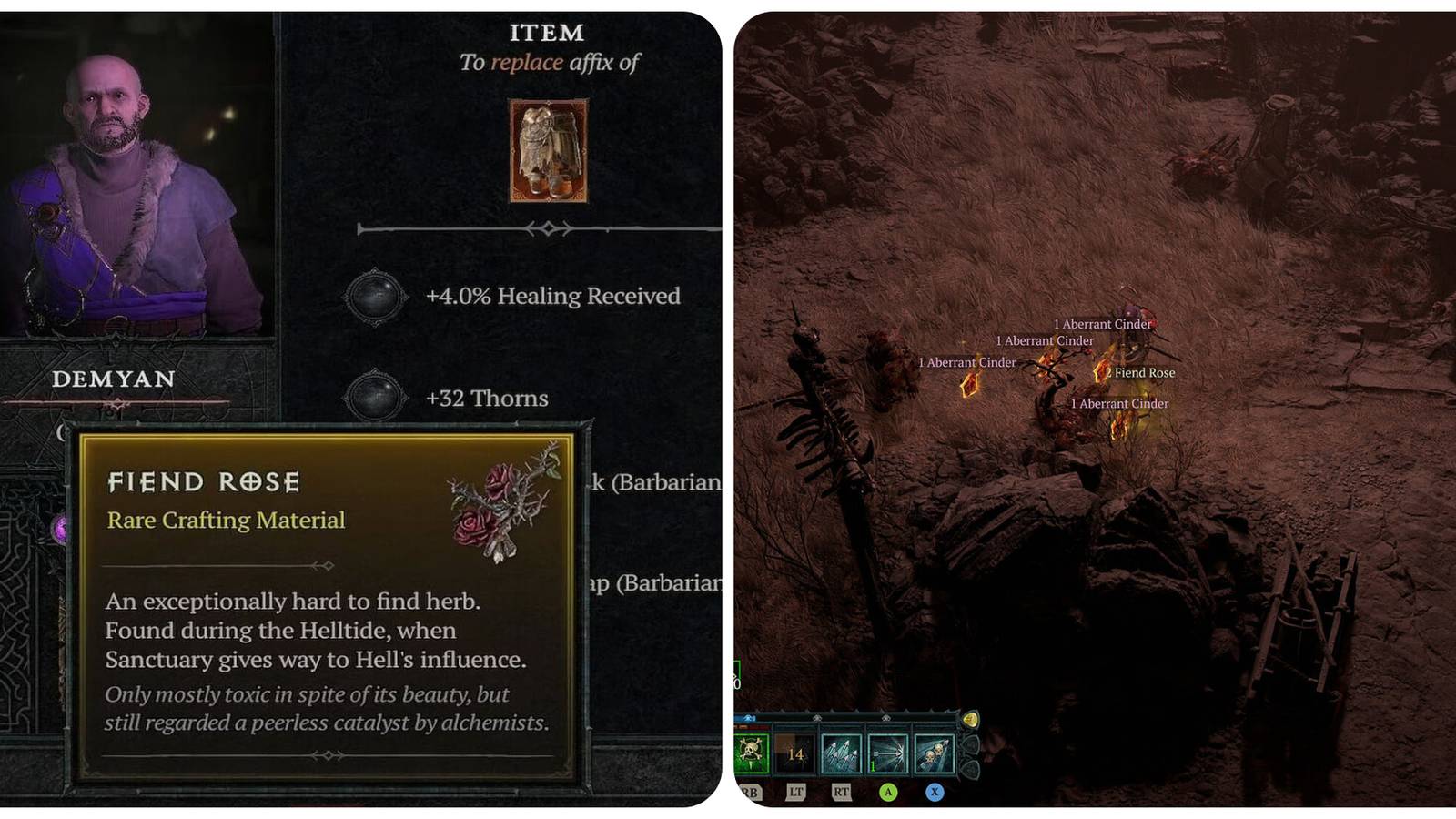Click the RT trigger prompt icon

tap(841, 792)
